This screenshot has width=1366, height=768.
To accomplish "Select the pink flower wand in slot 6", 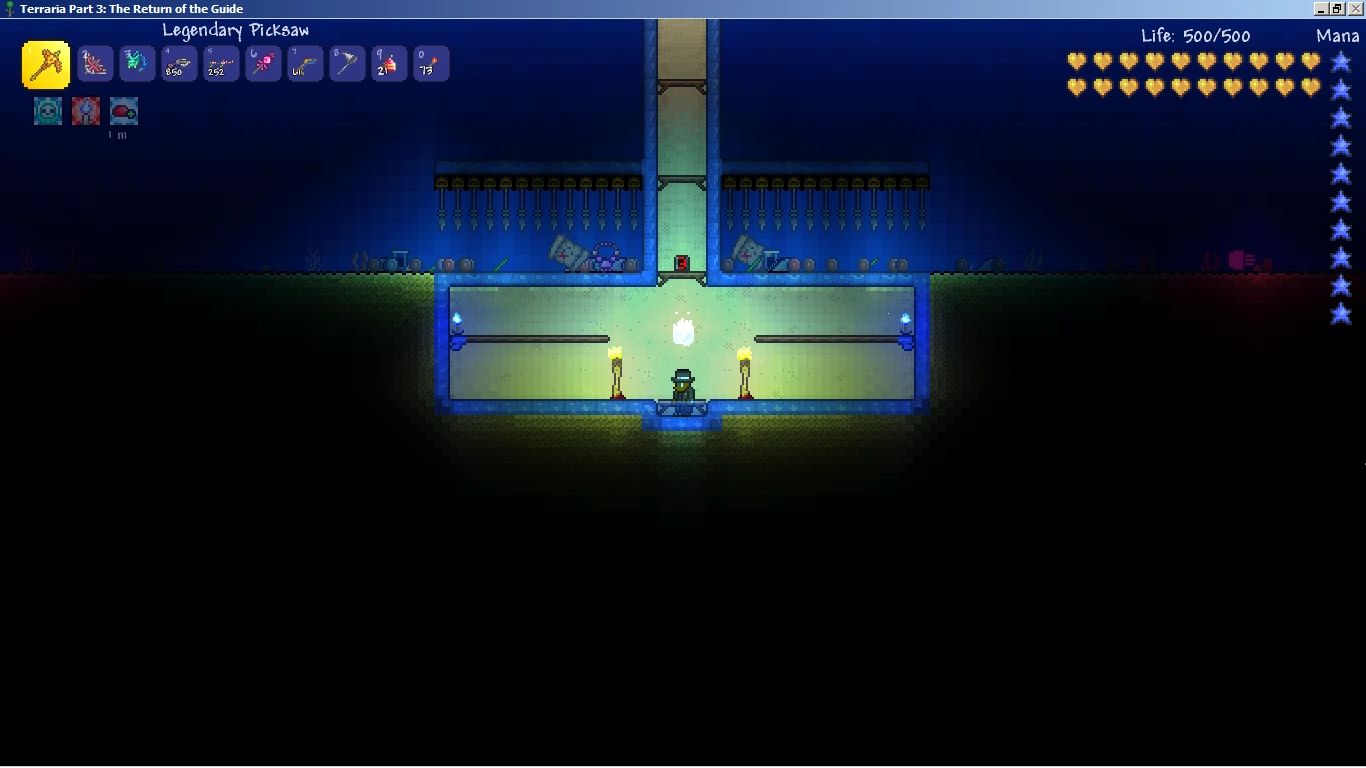I will pos(262,62).
